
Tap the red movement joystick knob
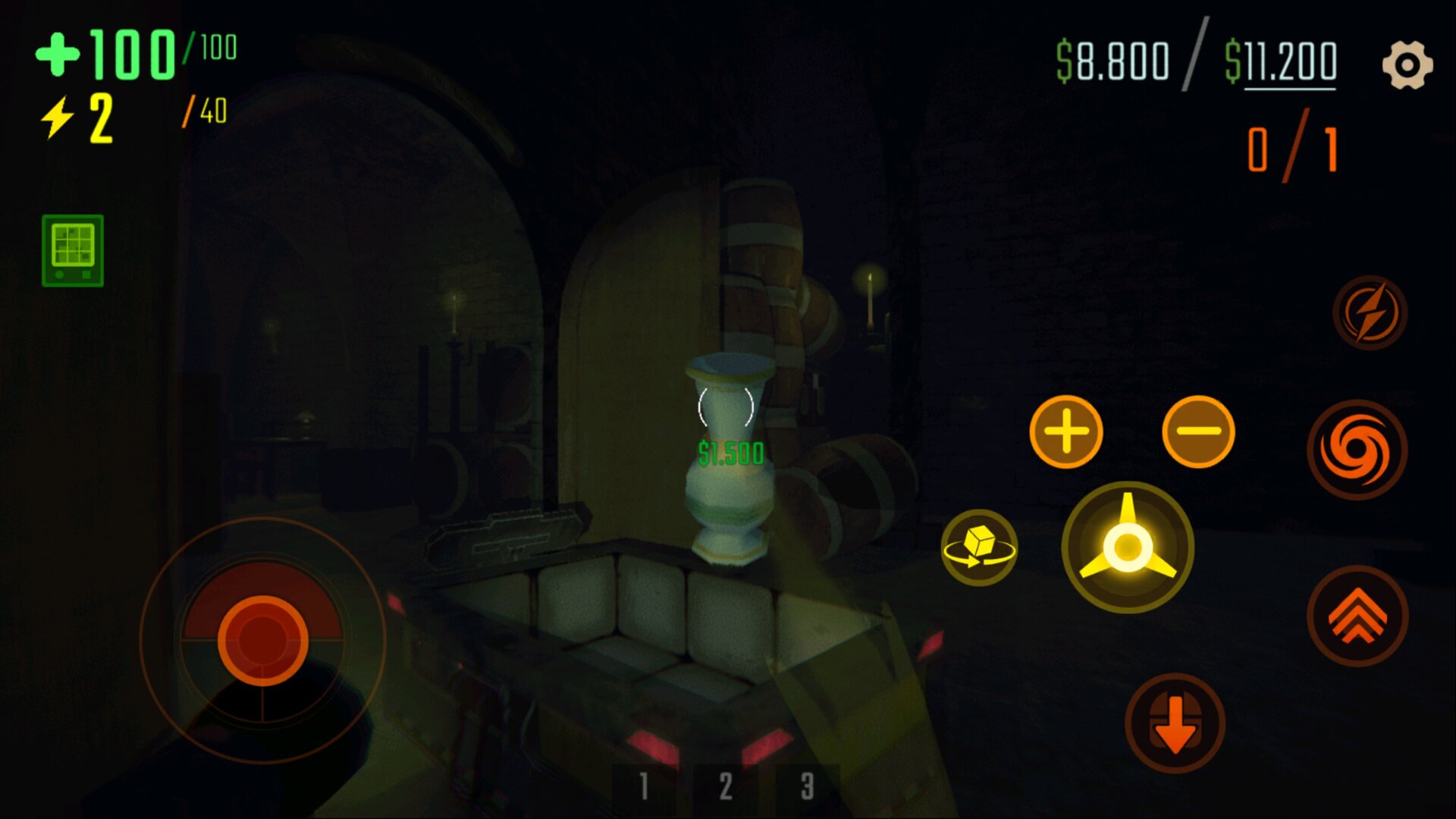point(262,640)
